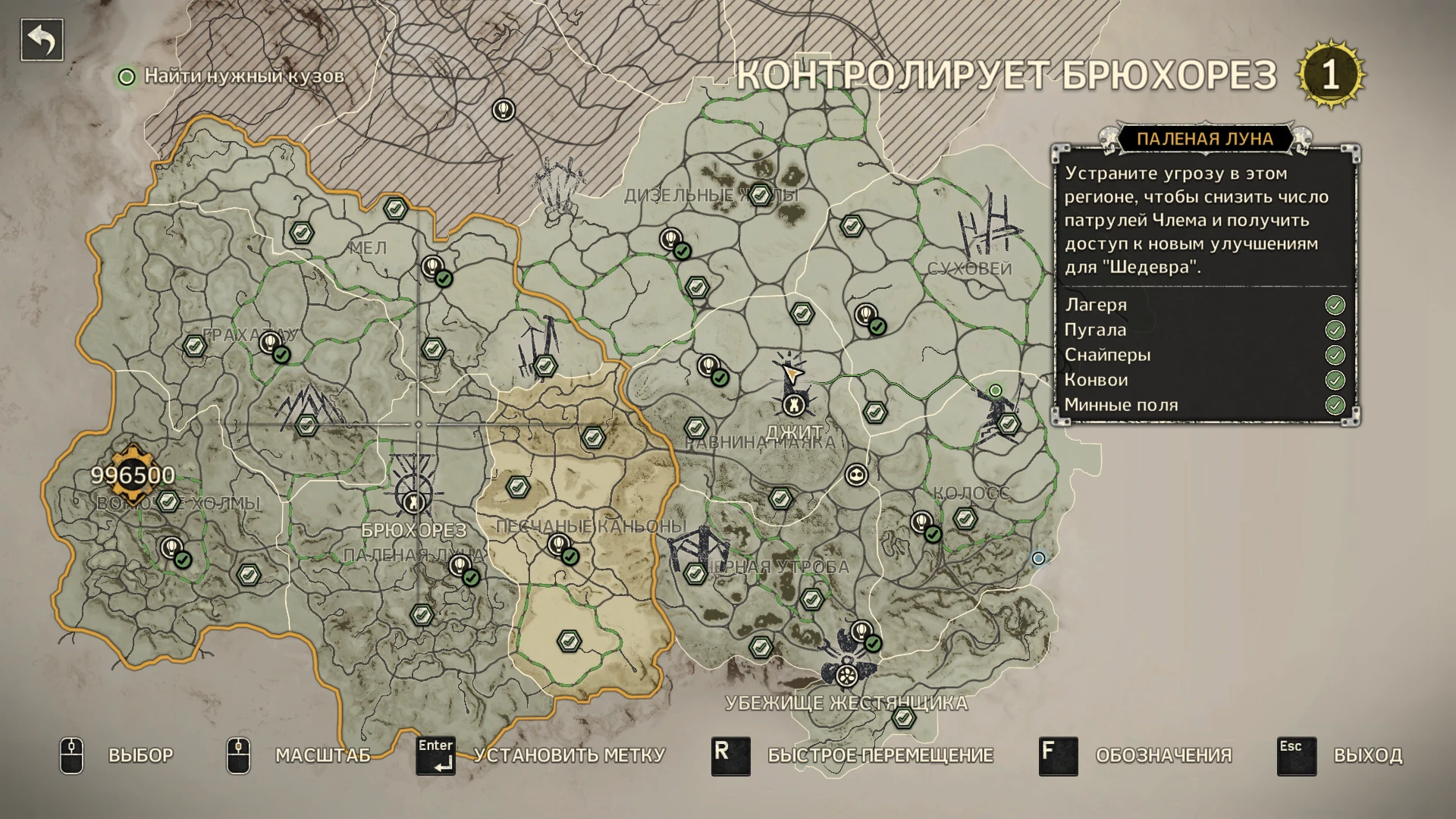The height and width of the screenshot is (819, 1456).
Task: Activate УСТАНОВИТЬ МЕТКУ at the bottom
Action: (x=569, y=755)
